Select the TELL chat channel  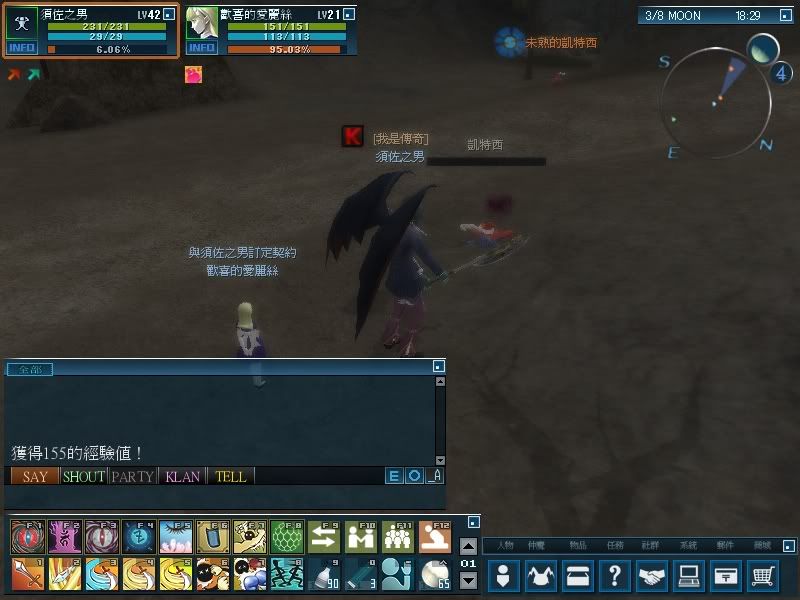click(x=231, y=477)
